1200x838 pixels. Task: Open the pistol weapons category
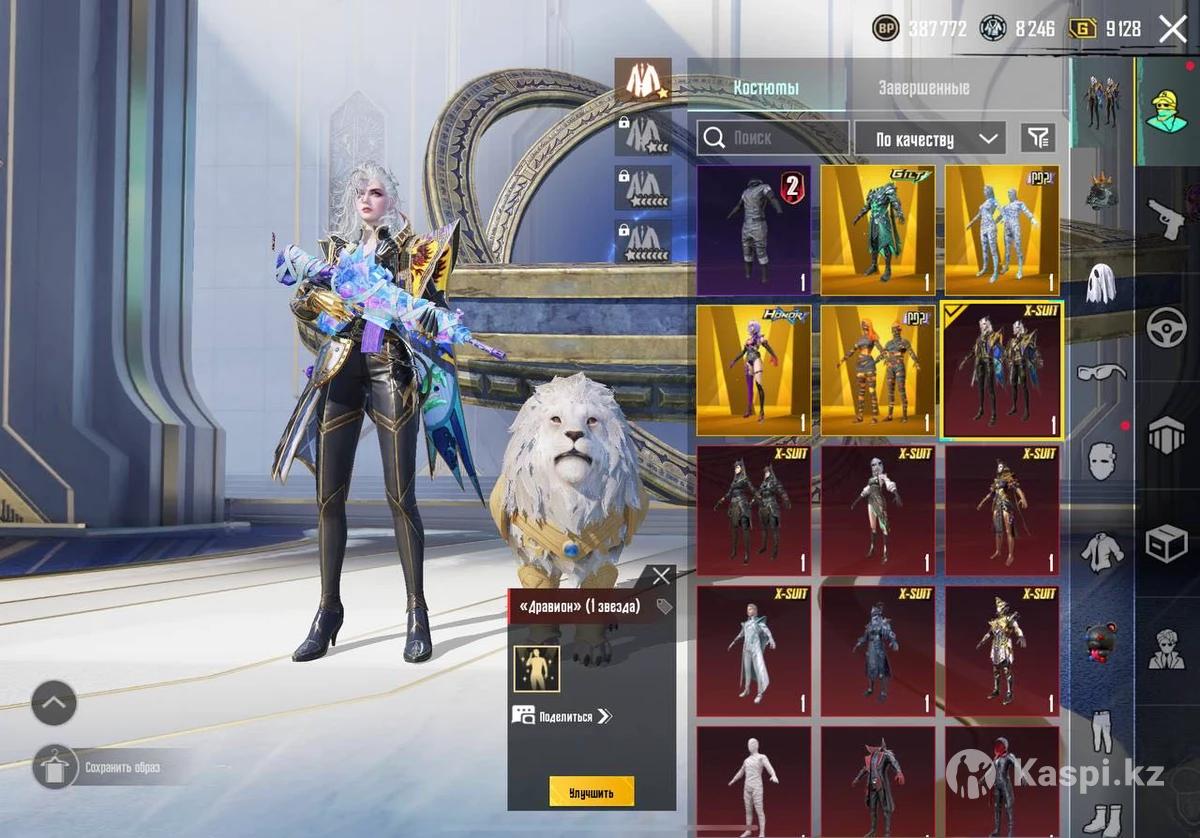pyautogui.click(x=1166, y=217)
